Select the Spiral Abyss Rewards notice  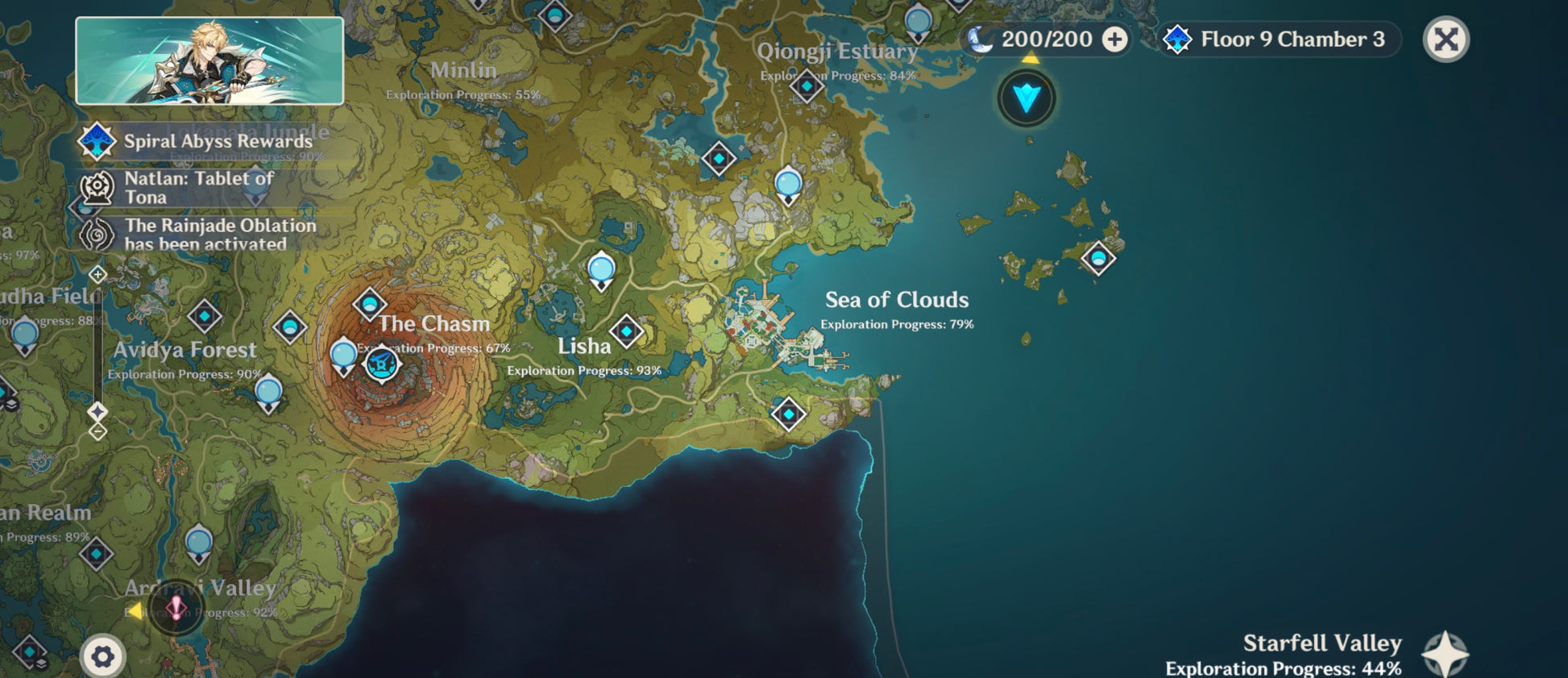click(205, 141)
